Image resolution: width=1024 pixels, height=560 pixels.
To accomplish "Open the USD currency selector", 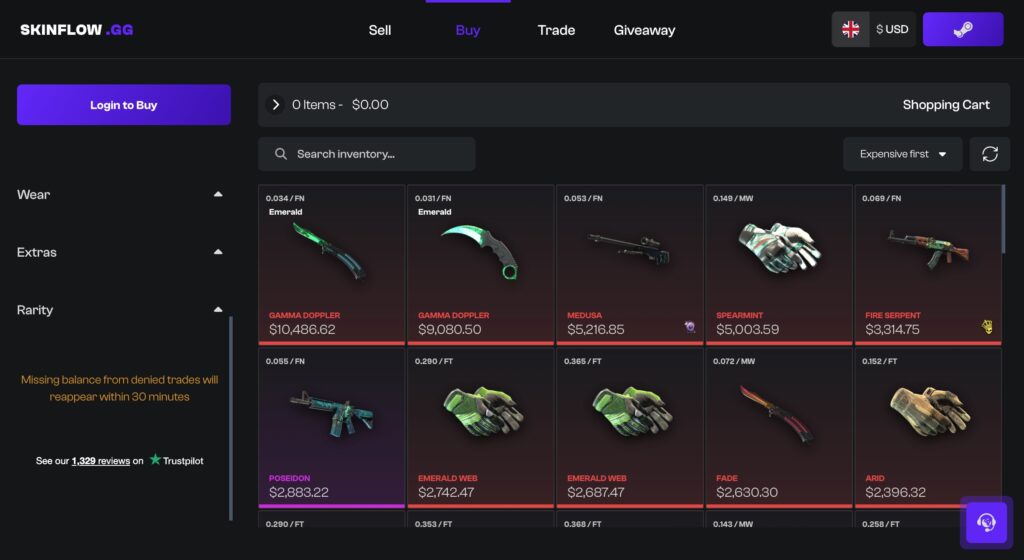I will (x=892, y=30).
